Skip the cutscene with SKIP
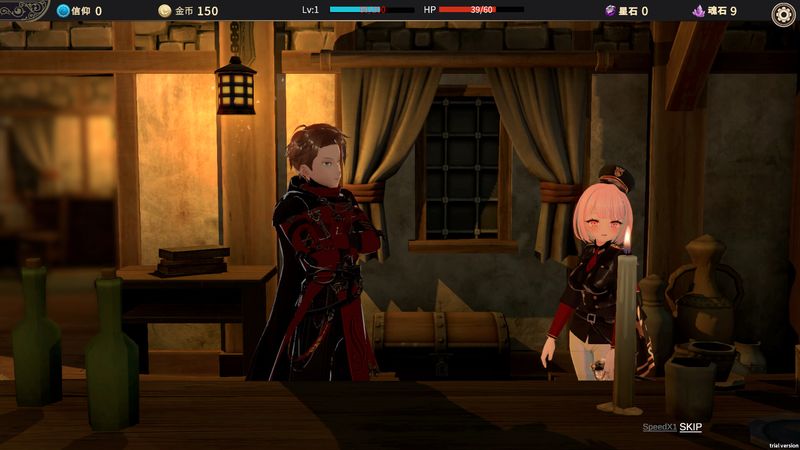The height and width of the screenshot is (450, 800). [x=691, y=427]
